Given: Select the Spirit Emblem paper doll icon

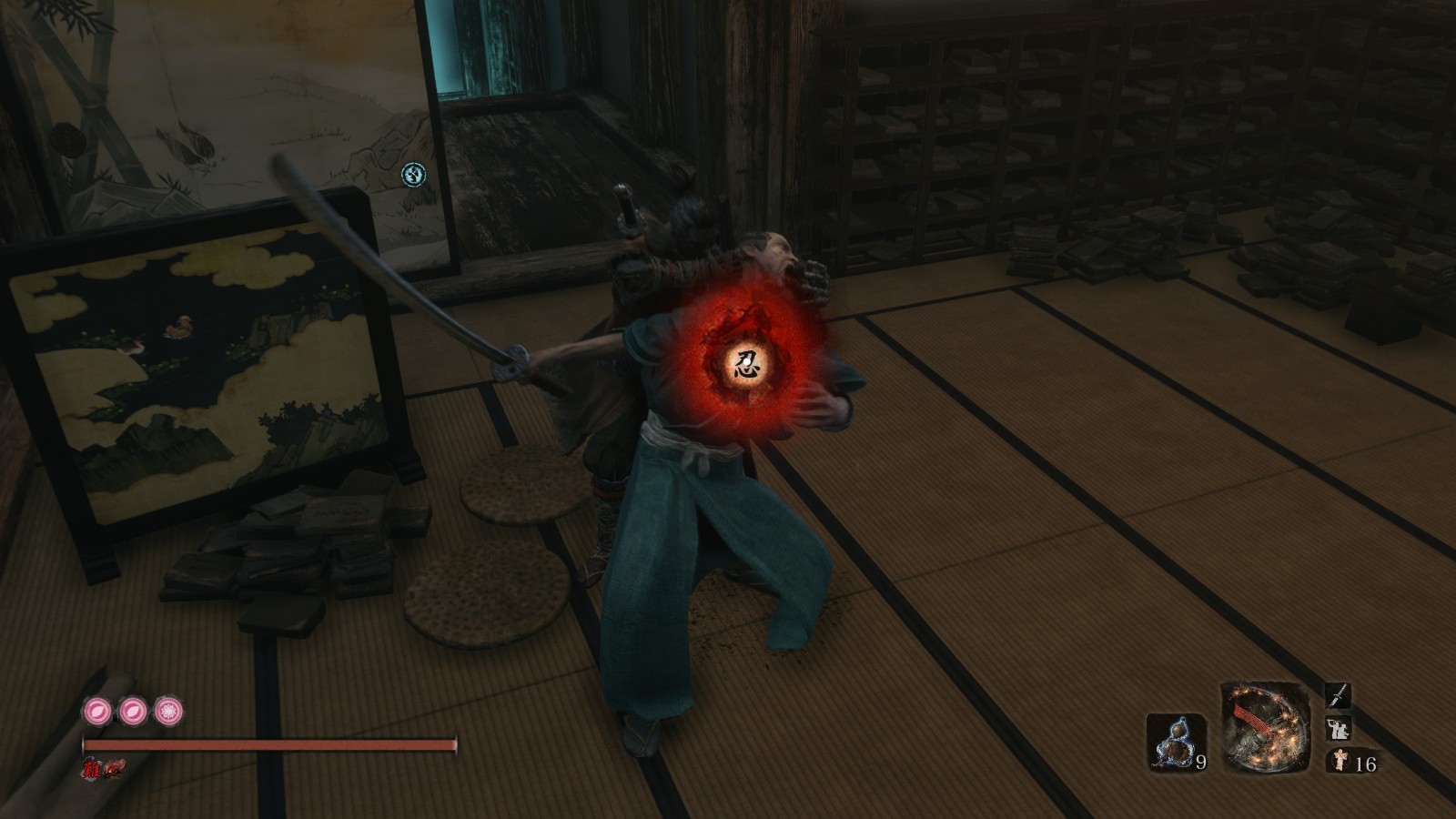Looking at the screenshot, I should pos(1338,761).
